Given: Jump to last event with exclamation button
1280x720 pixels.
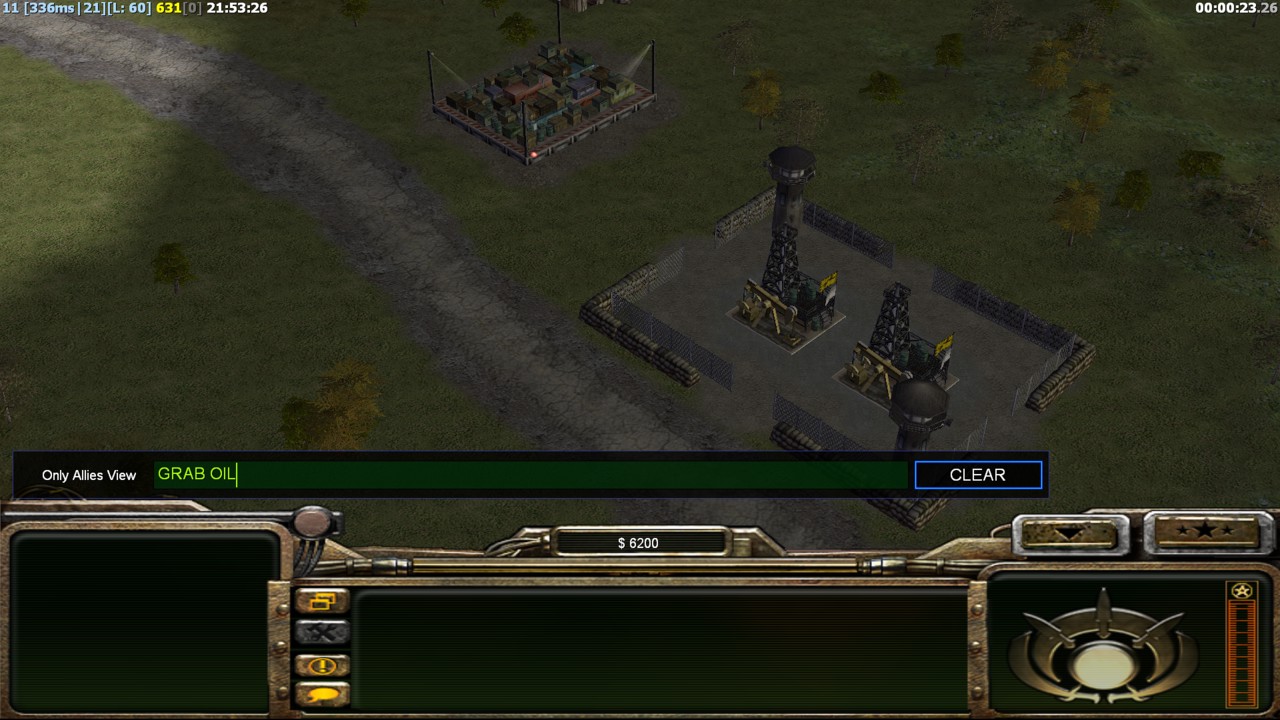Looking at the screenshot, I should coord(322,665).
